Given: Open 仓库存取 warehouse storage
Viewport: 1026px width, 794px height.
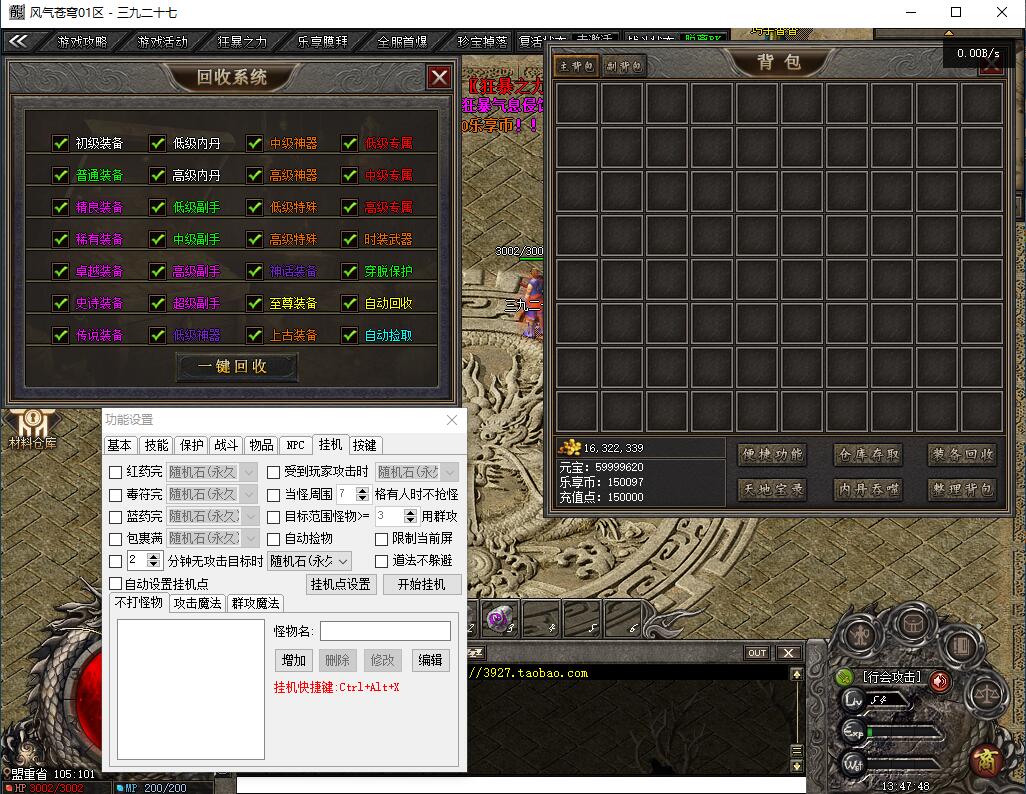Looking at the screenshot, I should pyautogui.click(x=869, y=455).
